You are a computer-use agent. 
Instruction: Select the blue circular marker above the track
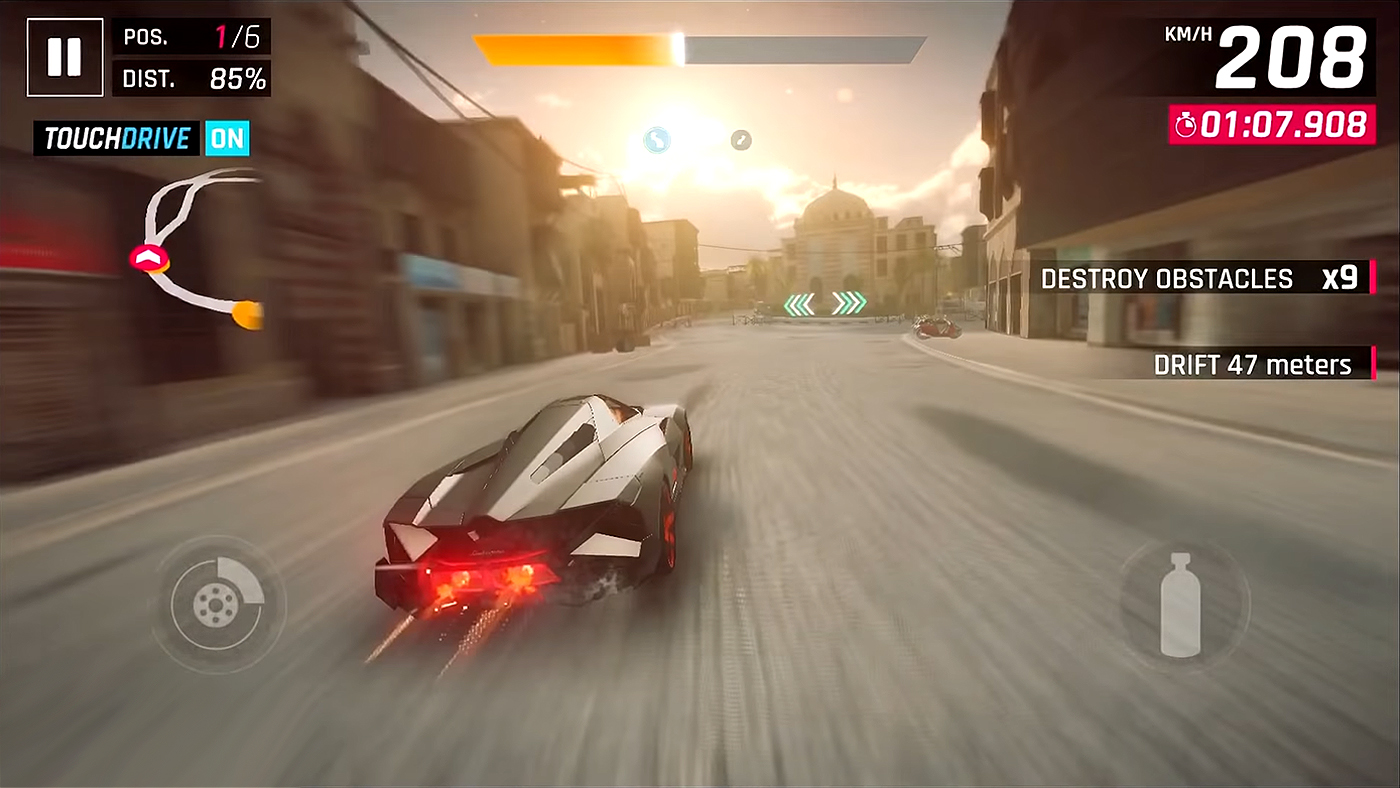click(656, 141)
